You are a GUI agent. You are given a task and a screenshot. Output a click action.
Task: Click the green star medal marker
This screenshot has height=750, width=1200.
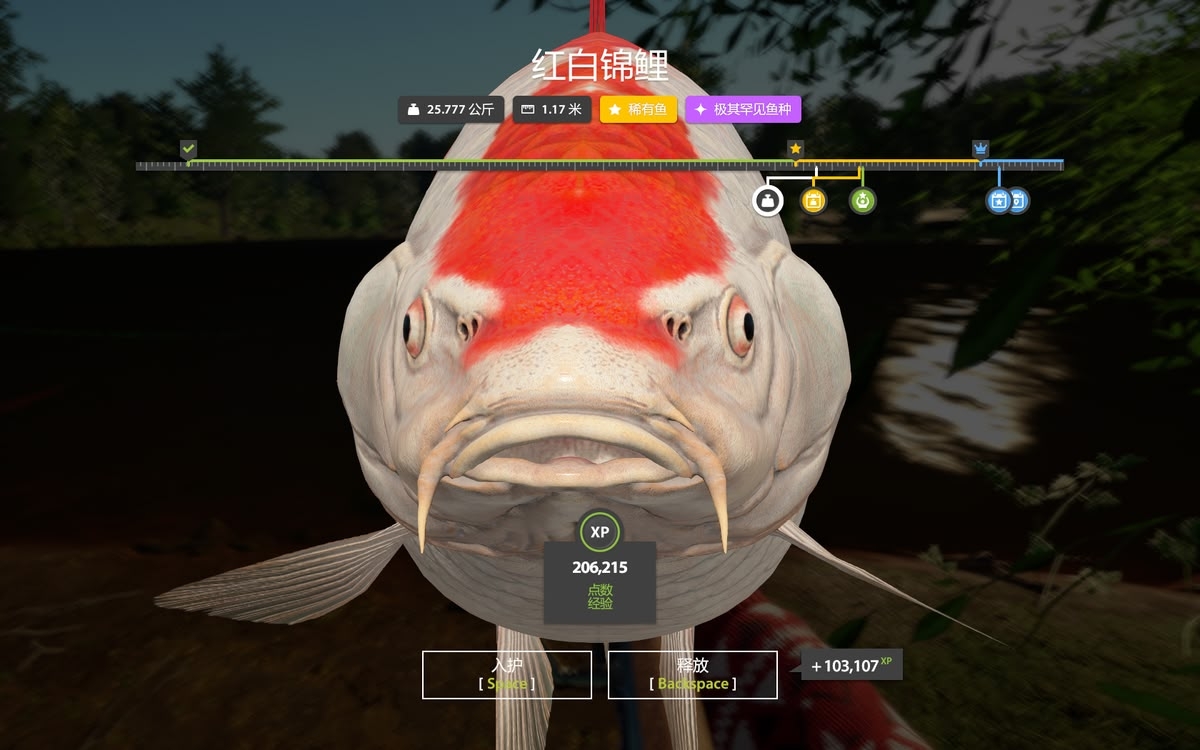[x=862, y=201]
